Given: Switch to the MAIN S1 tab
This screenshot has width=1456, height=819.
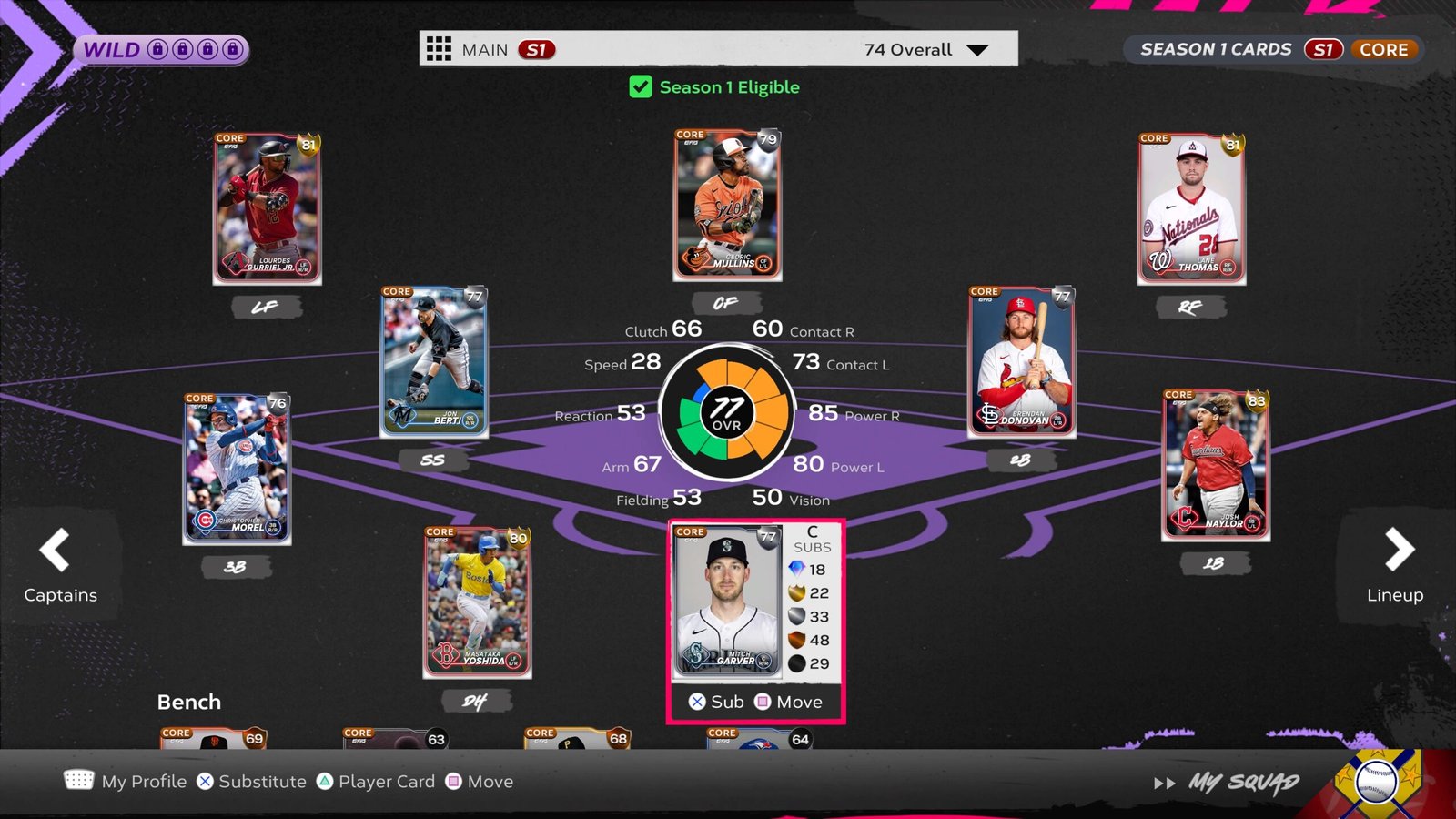Looking at the screenshot, I should [x=491, y=49].
